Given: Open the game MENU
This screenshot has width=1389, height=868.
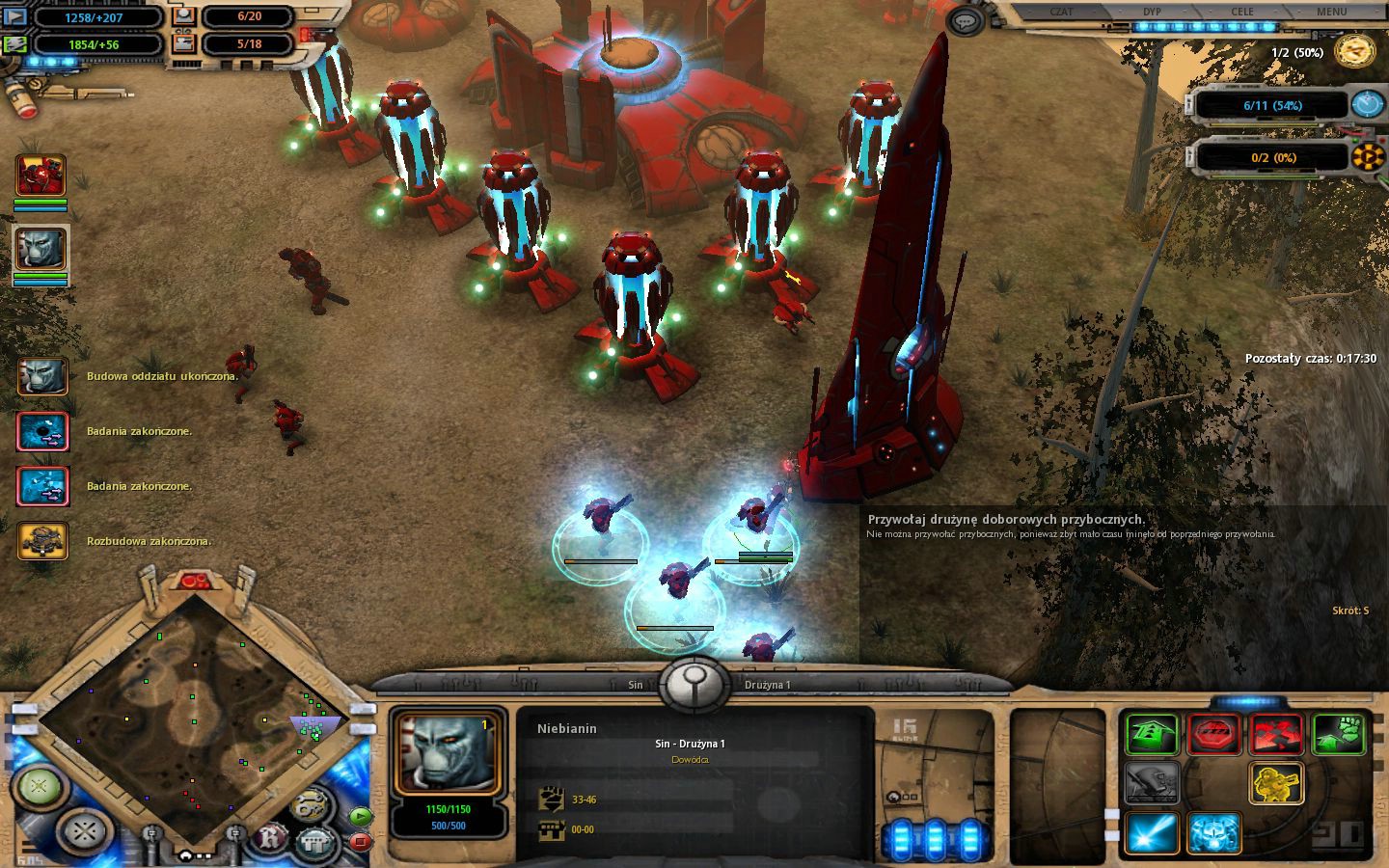Looking at the screenshot, I should click(1331, 12).
